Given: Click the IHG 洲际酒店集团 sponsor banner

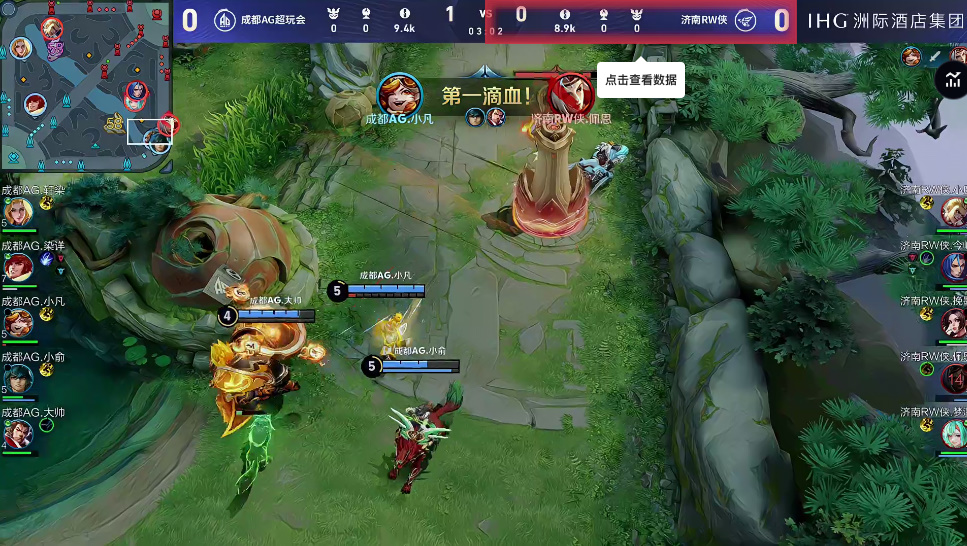Looking at the screenshot, I should point(882,20).
